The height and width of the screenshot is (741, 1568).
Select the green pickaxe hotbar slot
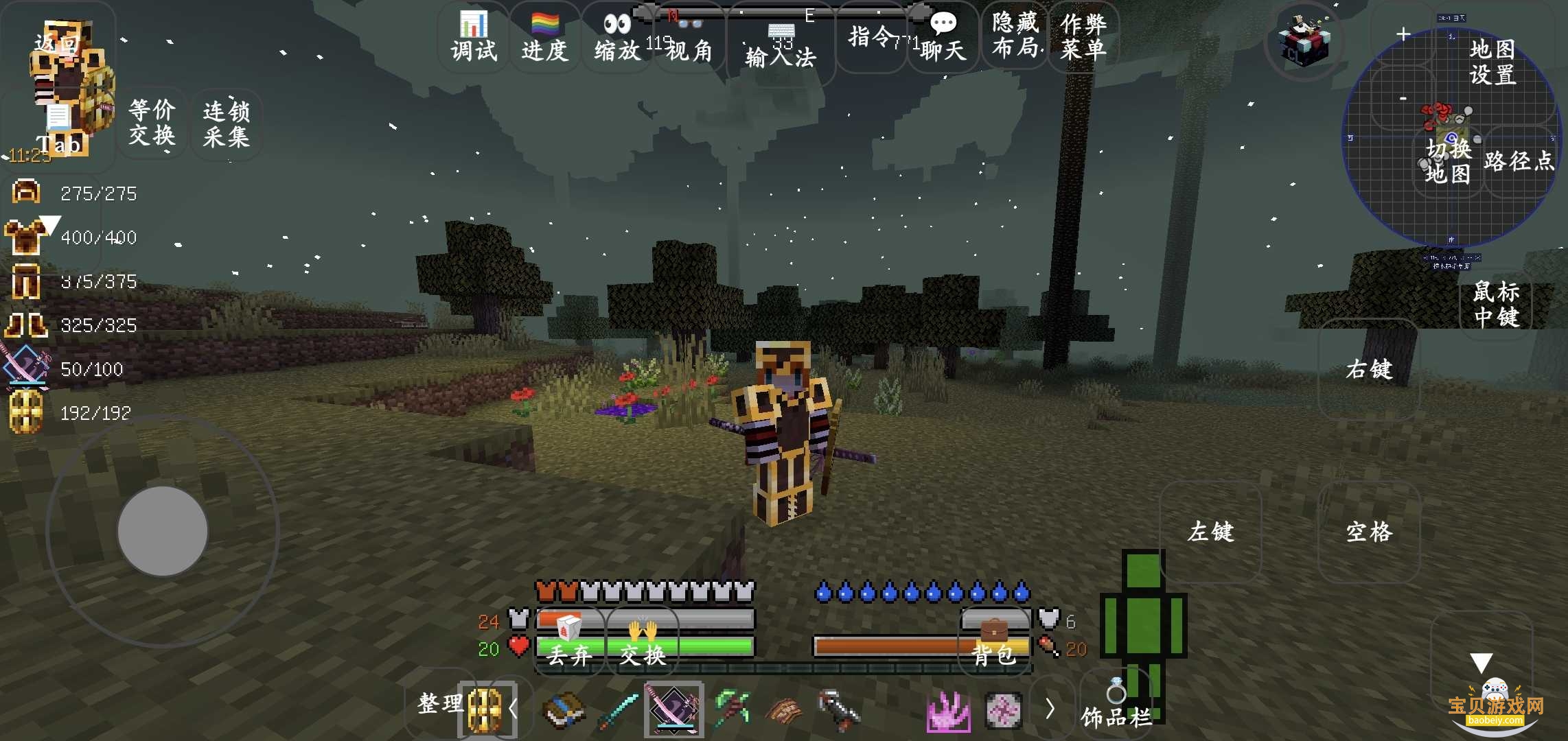coord(731,709)
